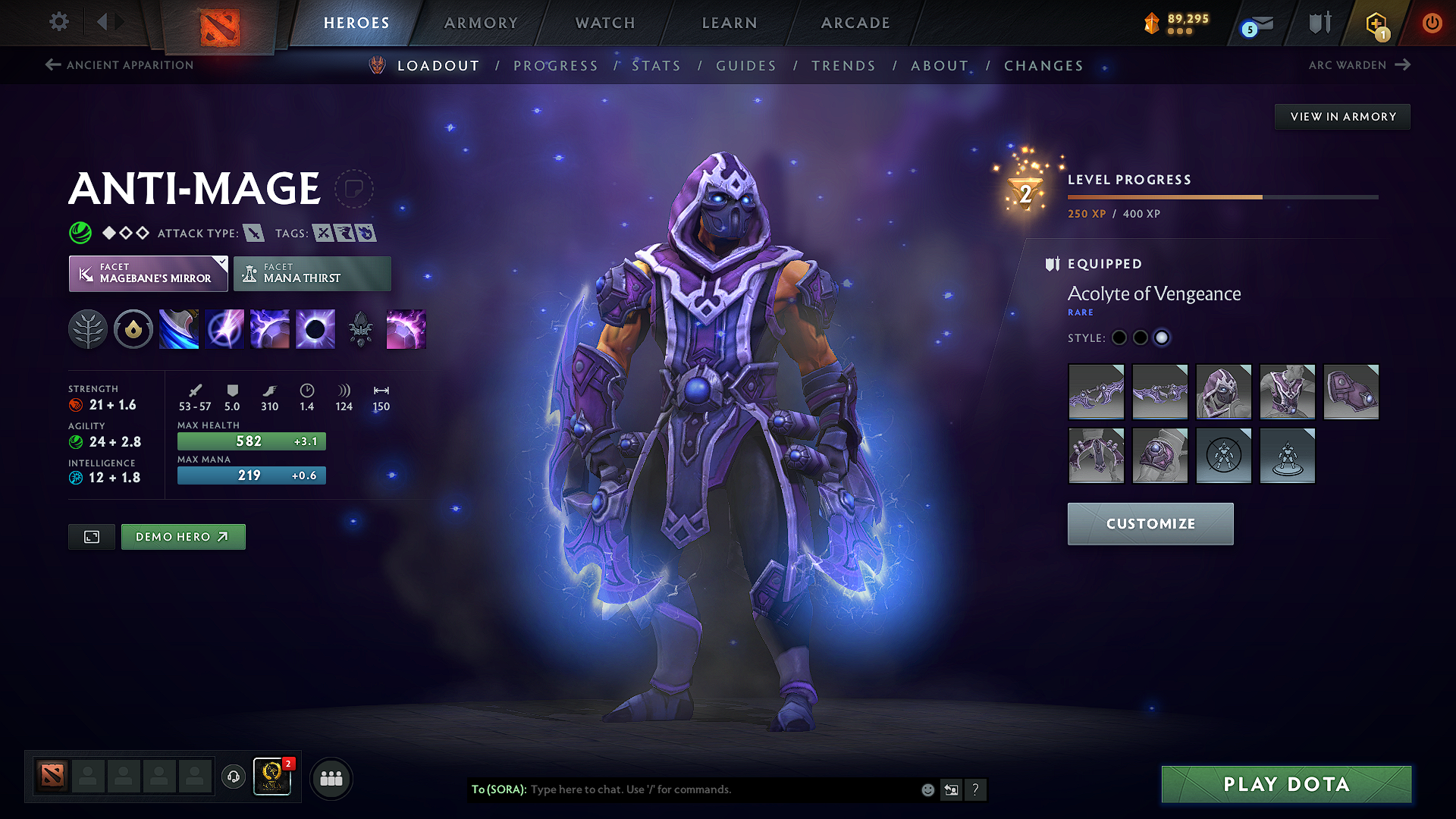Viewport: 1456px width, 819px height.
Task: Select the Mana Void ultimate icon
Action: point(315,328)
